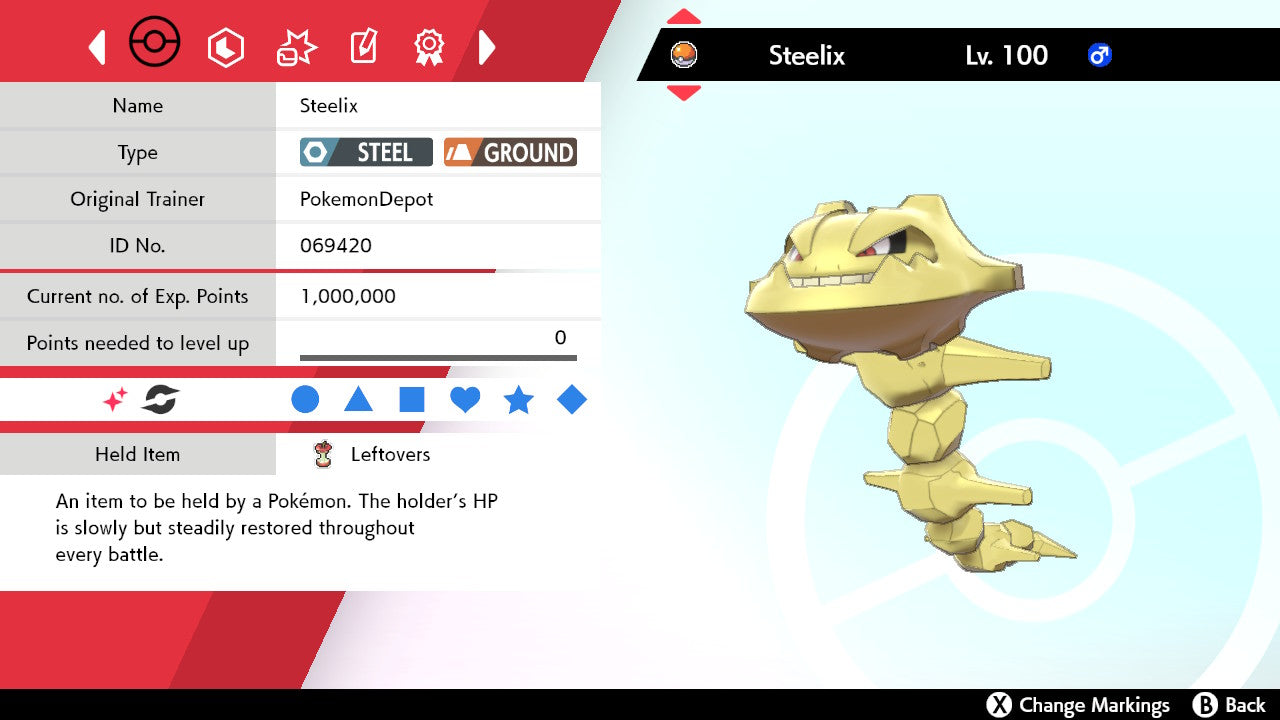This screenshot has width=1280, height=720.
Task: Open the ribbons rosette tab
Action: (x=429, y=46)
